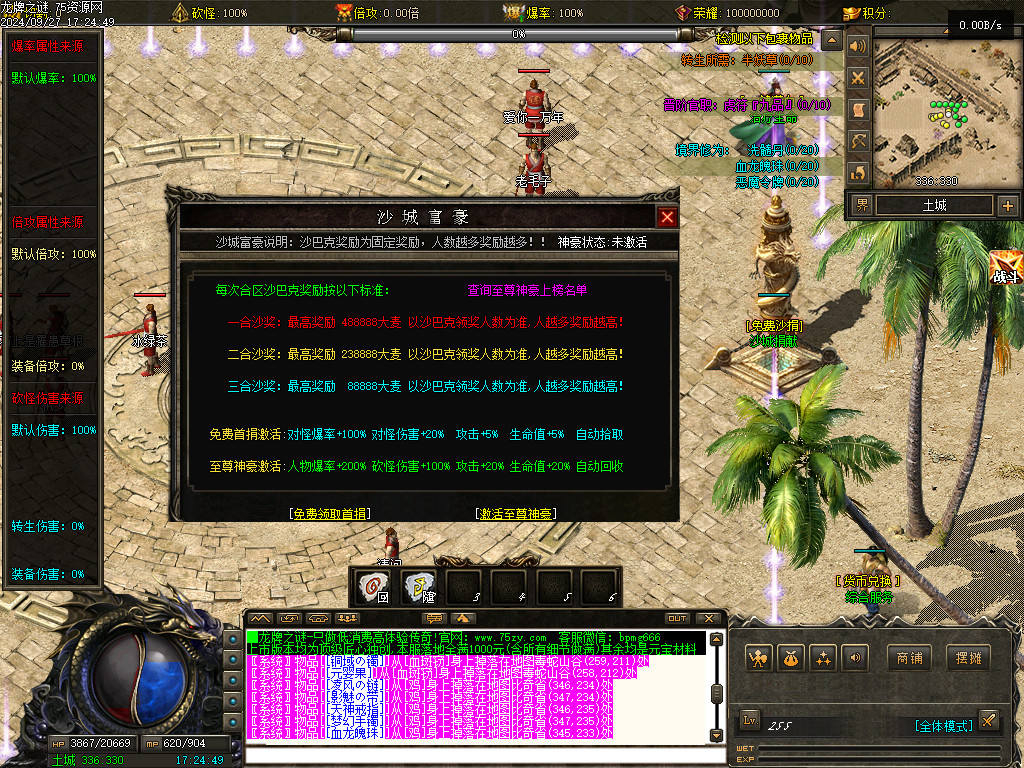Screen dimensions: 1024x768
Task: Open the money bag icon
Action: pyautogui.click(x=791, y=658)
